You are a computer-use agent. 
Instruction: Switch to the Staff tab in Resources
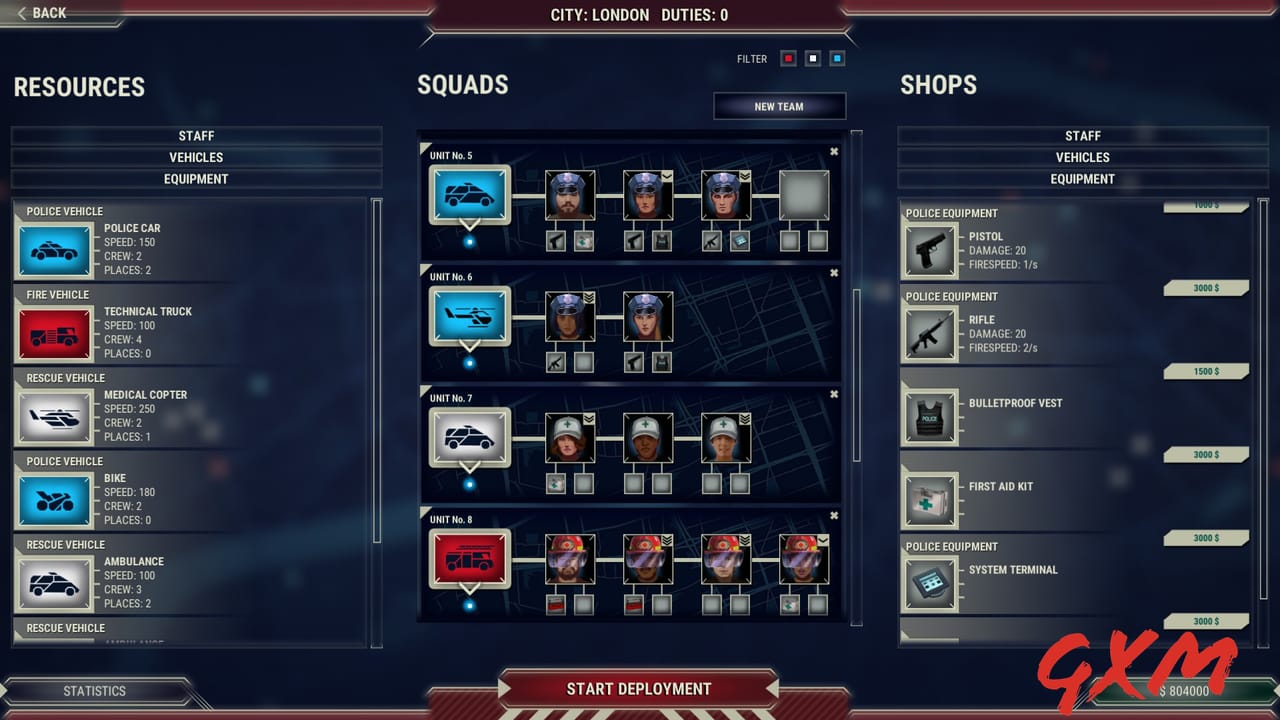(196, 136)
